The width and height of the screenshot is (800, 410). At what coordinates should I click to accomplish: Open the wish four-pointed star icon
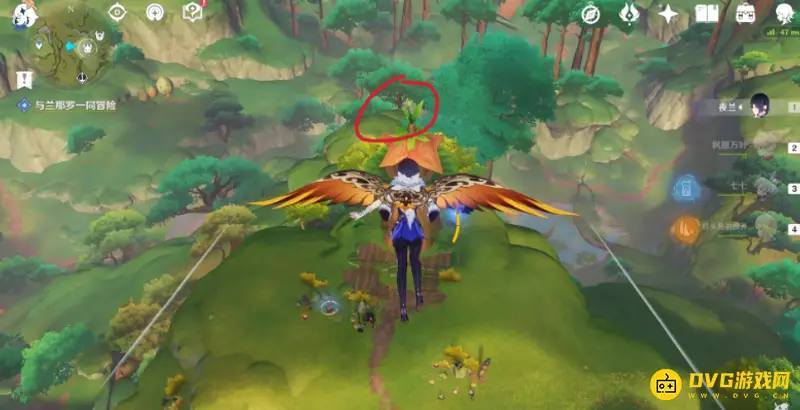668,13
